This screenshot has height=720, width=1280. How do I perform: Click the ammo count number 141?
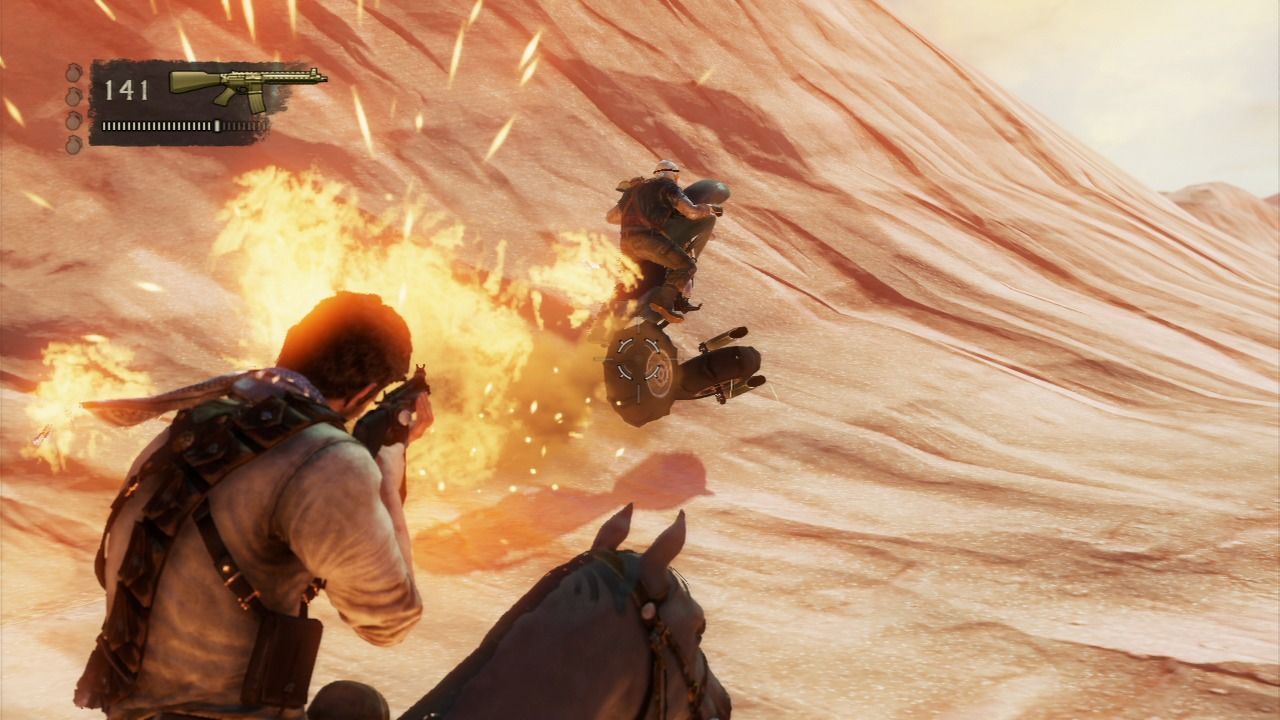tap(125, 88)
